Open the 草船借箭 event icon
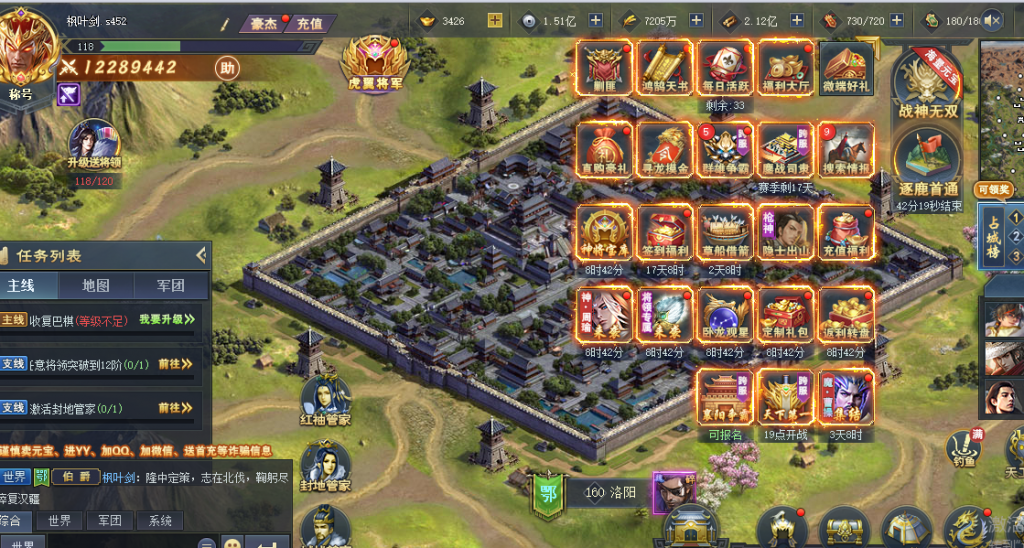Image resolution: width=1024 pixels, height=548 pixels. point(725,232)
